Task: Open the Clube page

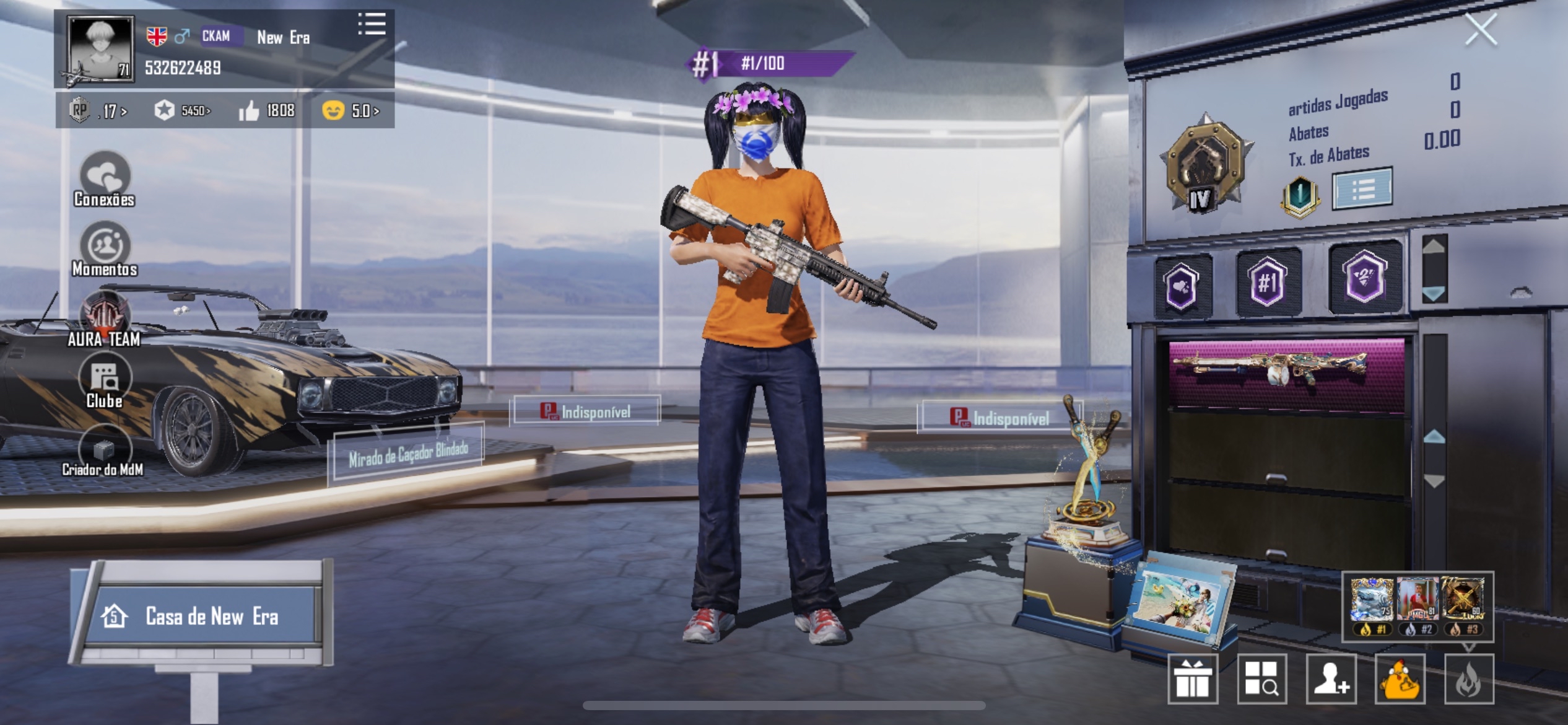Action: [x=105, y=382]
